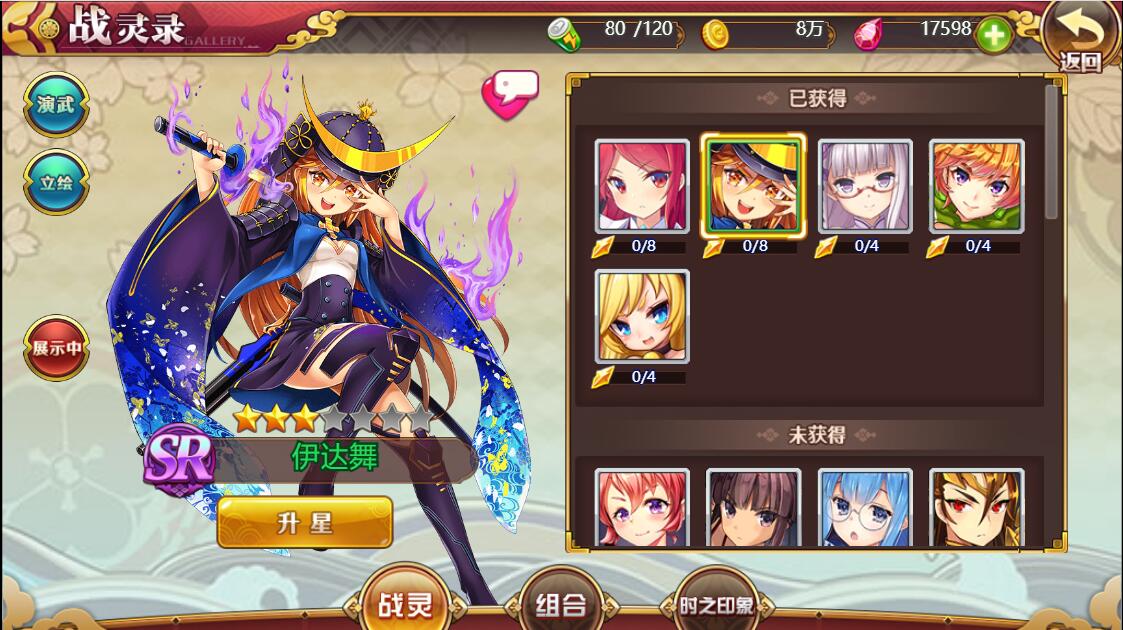The image size is (1123, 630).
Task: Click the 返回 back button
Action: tap(1080, 38)
